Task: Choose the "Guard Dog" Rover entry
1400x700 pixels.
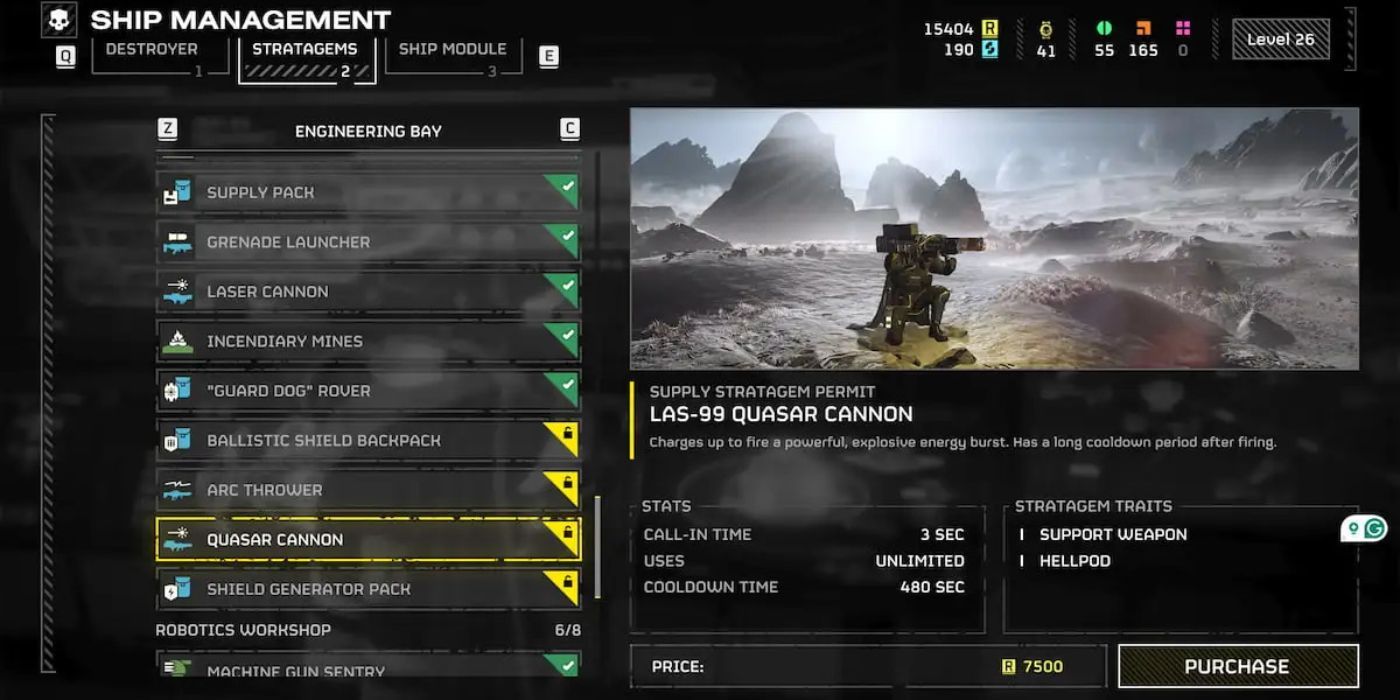Action: 368,390
